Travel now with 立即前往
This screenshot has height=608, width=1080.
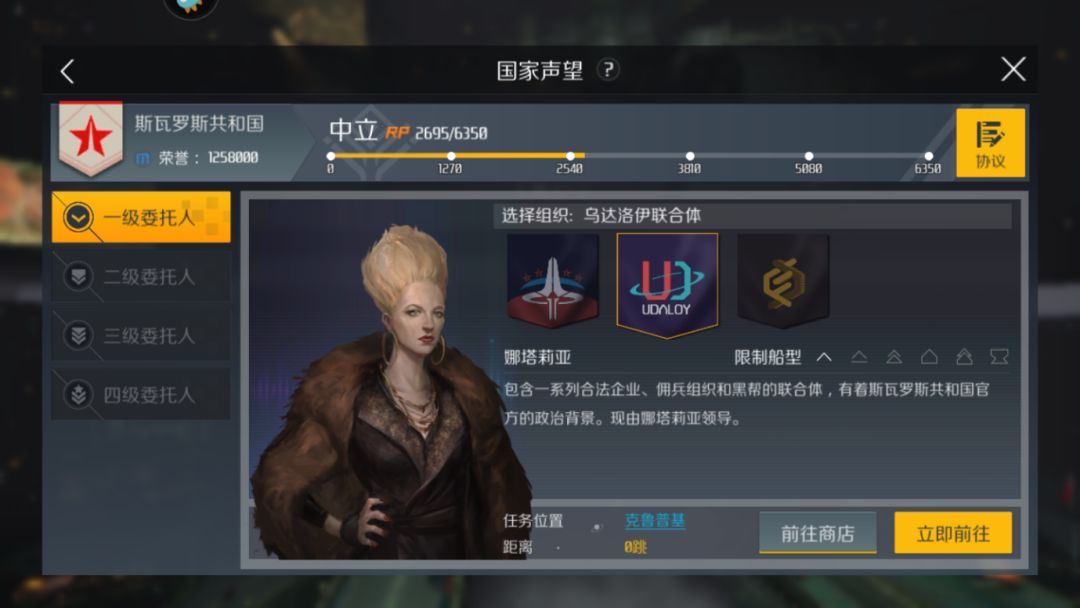[x=952, y=533]
